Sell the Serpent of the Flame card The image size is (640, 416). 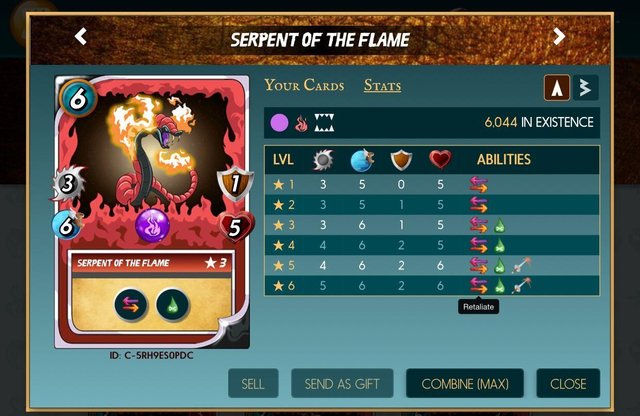point(253,384)
